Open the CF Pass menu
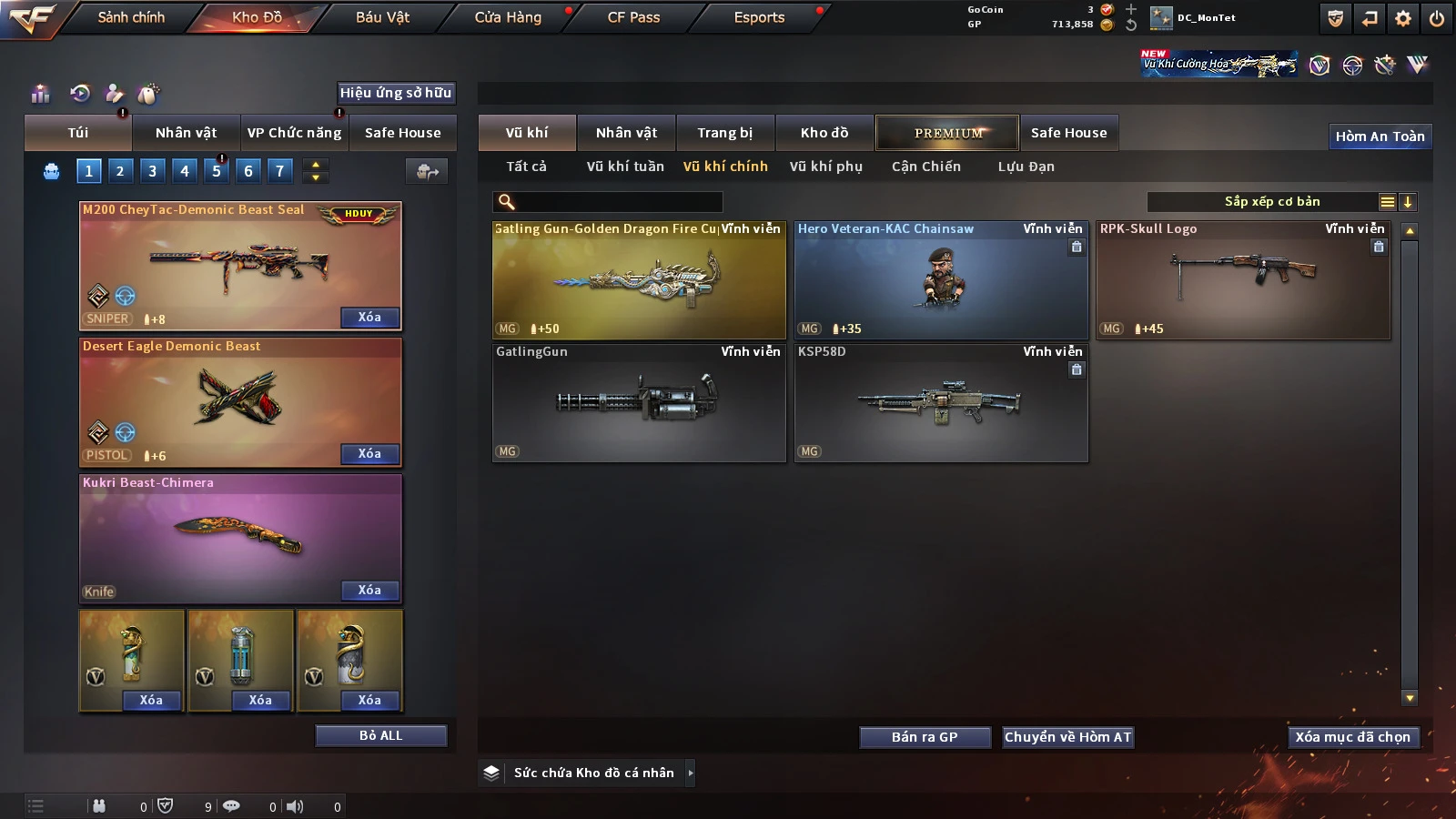 point(633,17)
